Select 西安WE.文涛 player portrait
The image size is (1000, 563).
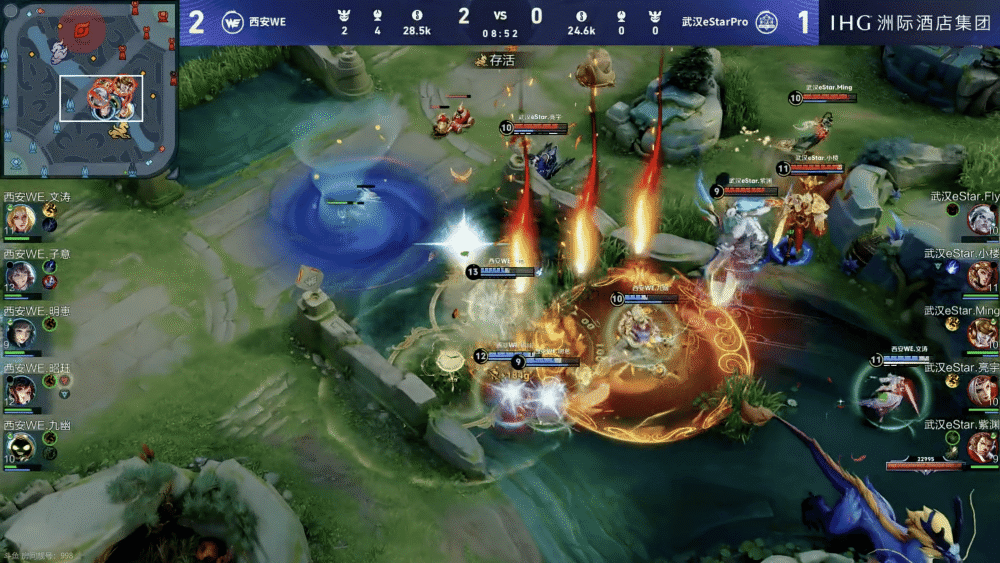[19, 219]
